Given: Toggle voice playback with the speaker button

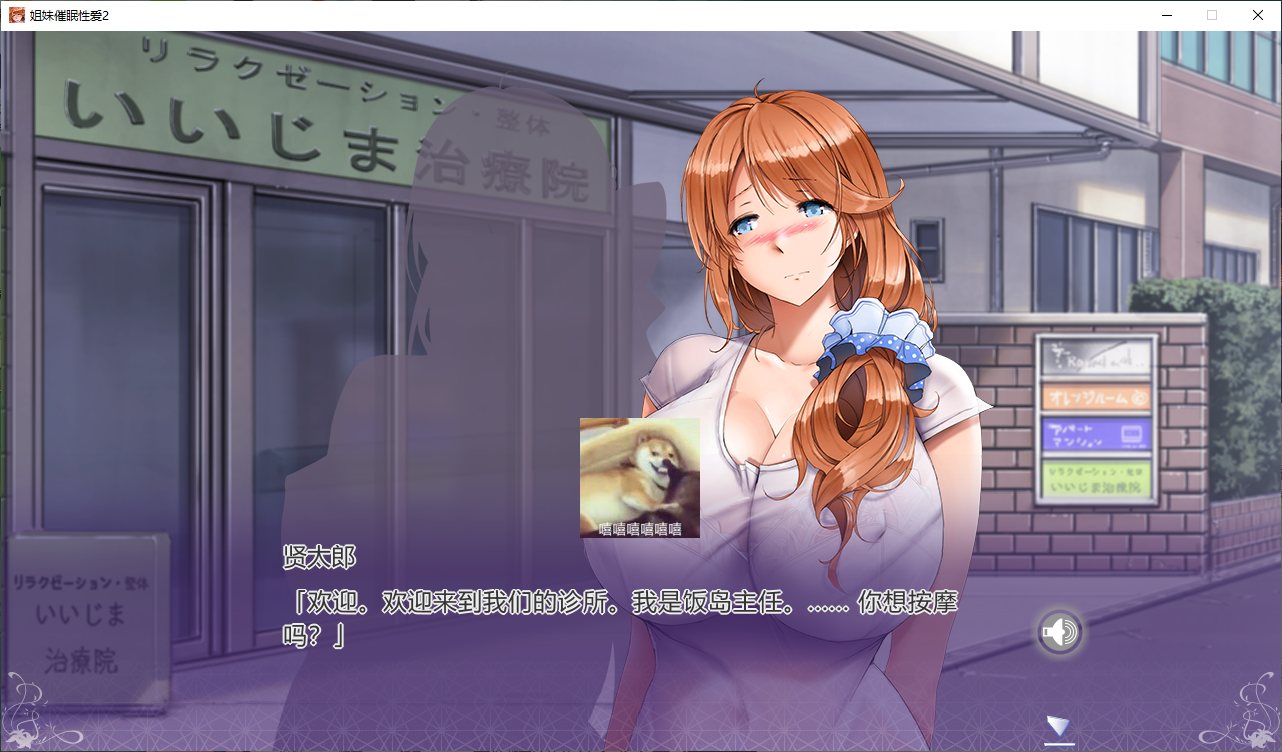Looking at the screenshot, I should click(x=1060, y=632).
